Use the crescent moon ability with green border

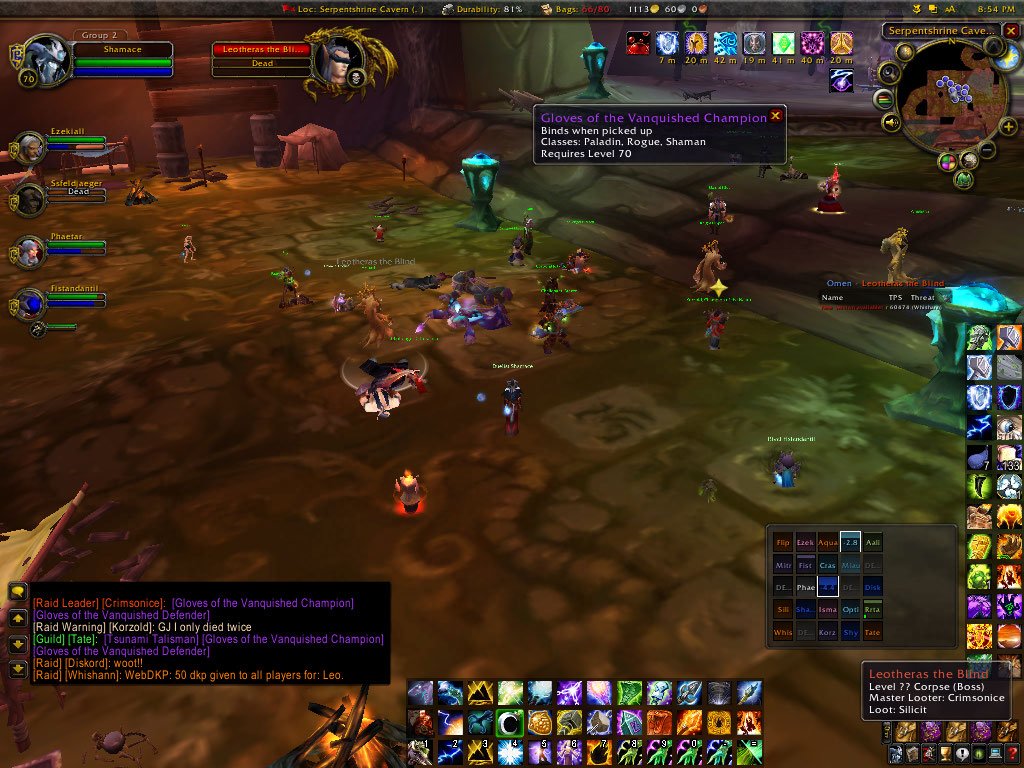tap(511, 722)
